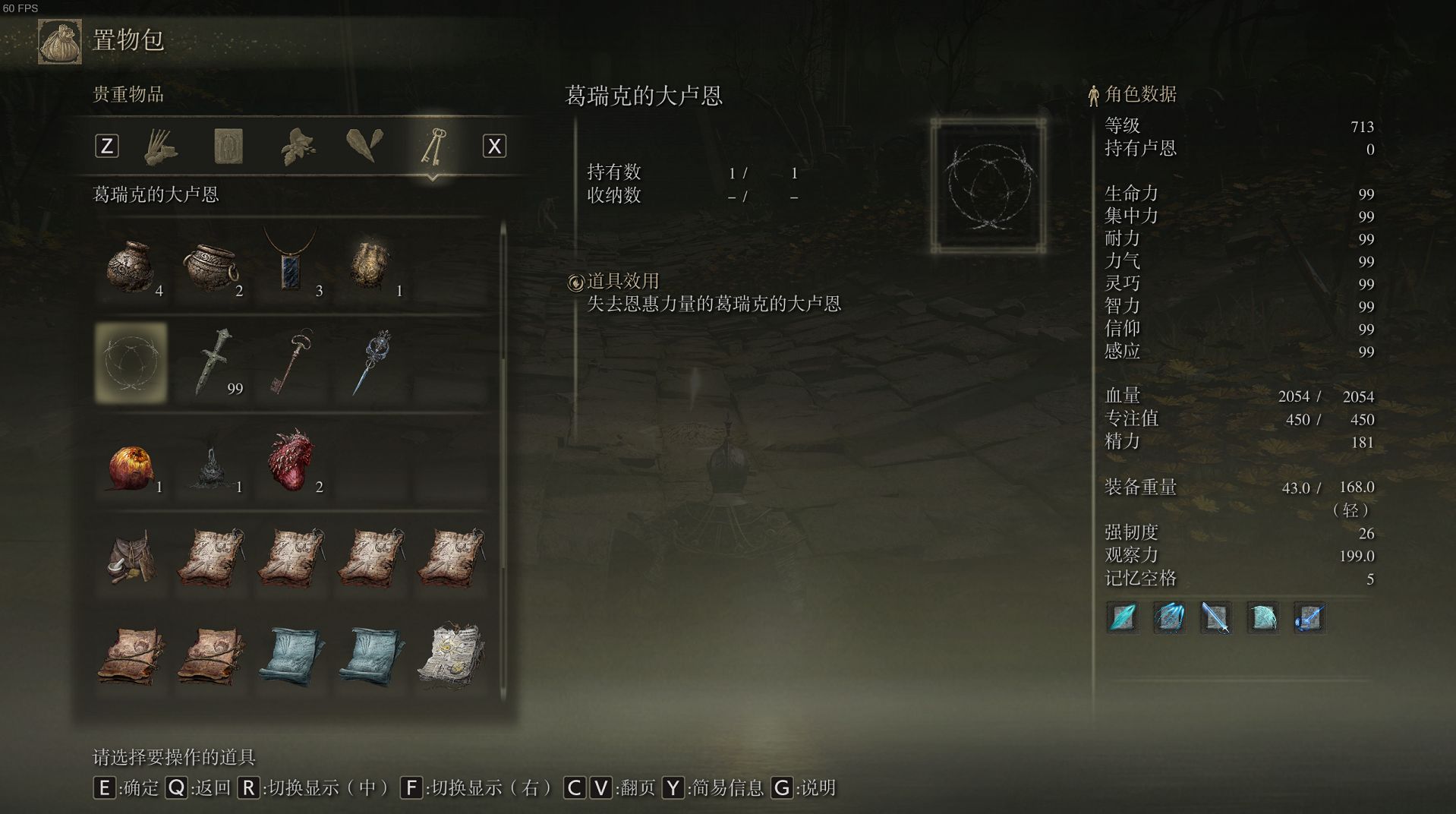Pick the leather sewing tools pouch
1456x814 pixels.
point(131,558)
